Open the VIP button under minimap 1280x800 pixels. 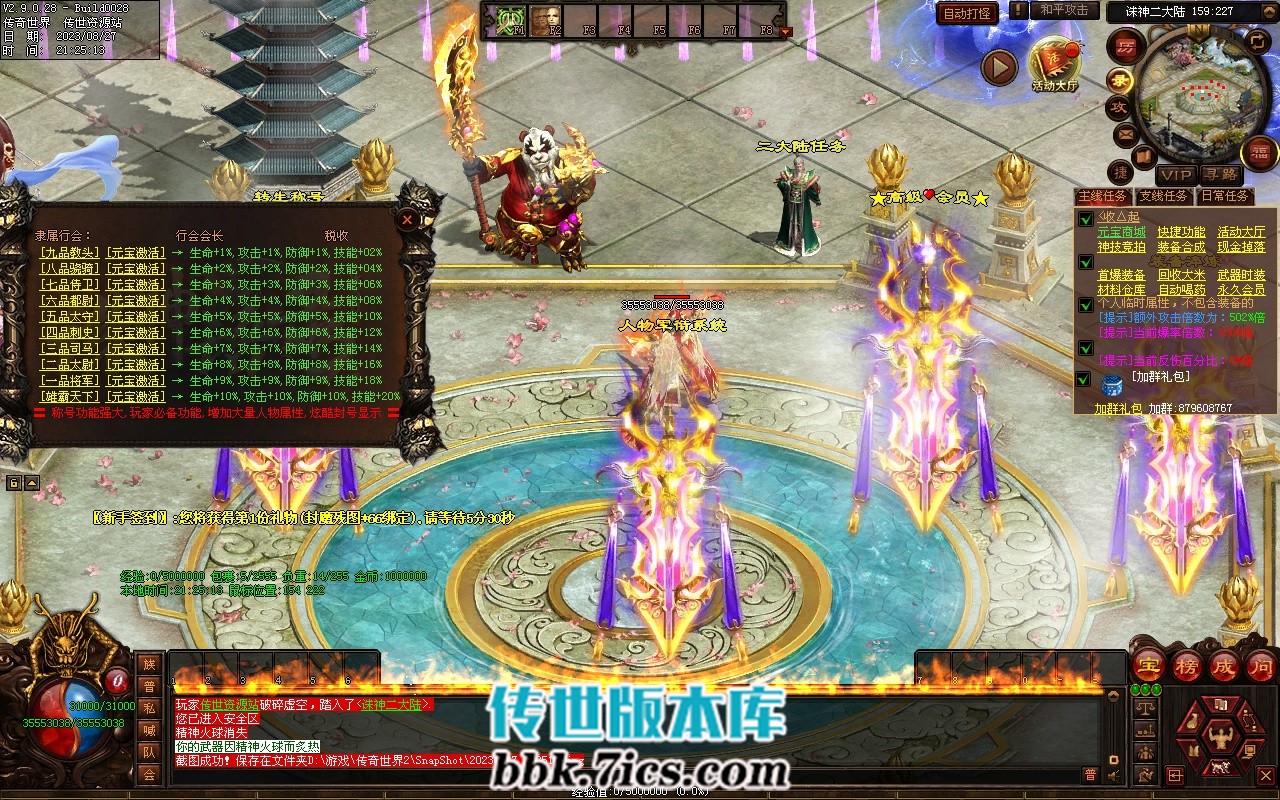[x=1176, y=175]
